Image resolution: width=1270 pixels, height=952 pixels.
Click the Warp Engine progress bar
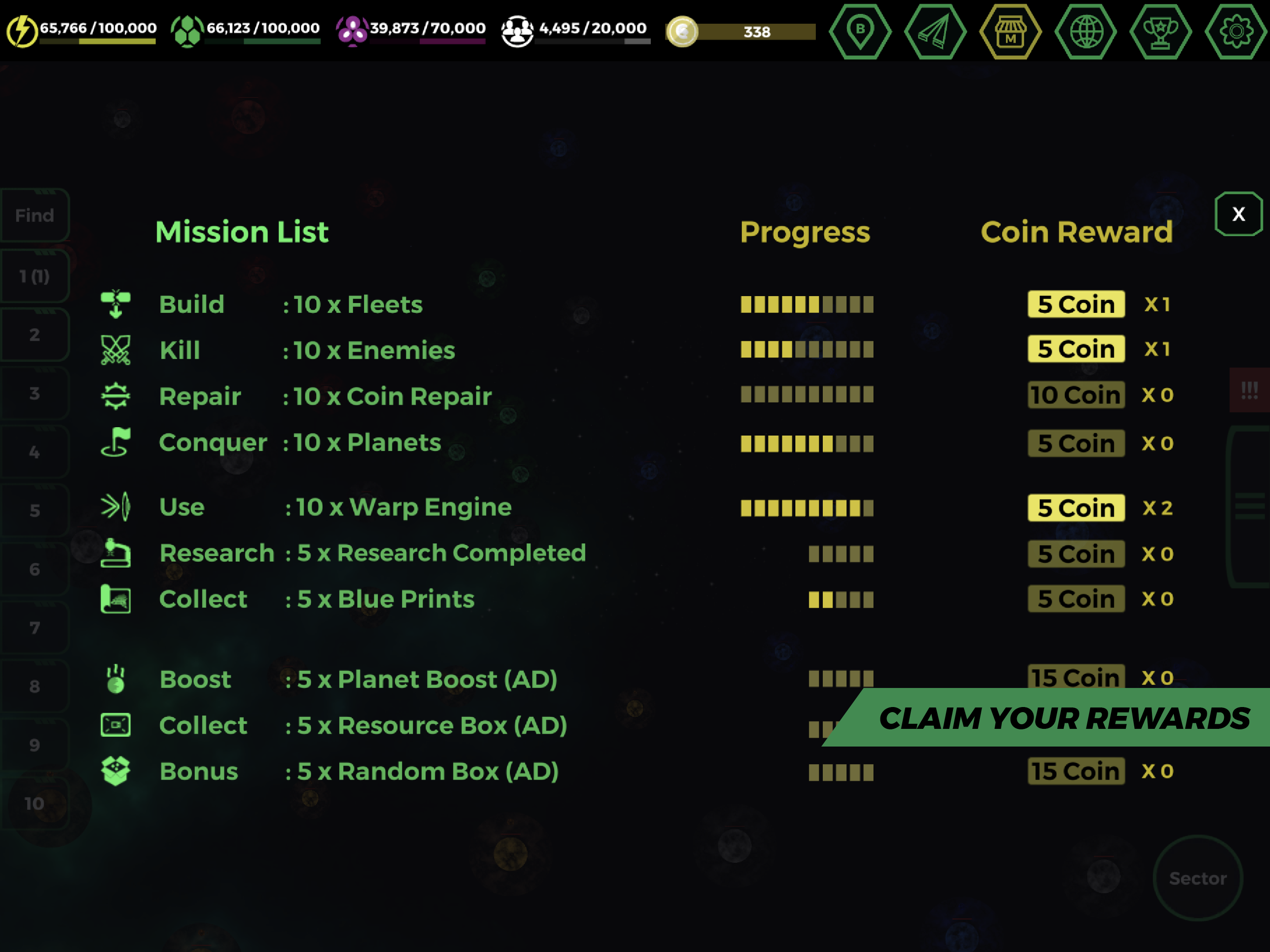807,508
